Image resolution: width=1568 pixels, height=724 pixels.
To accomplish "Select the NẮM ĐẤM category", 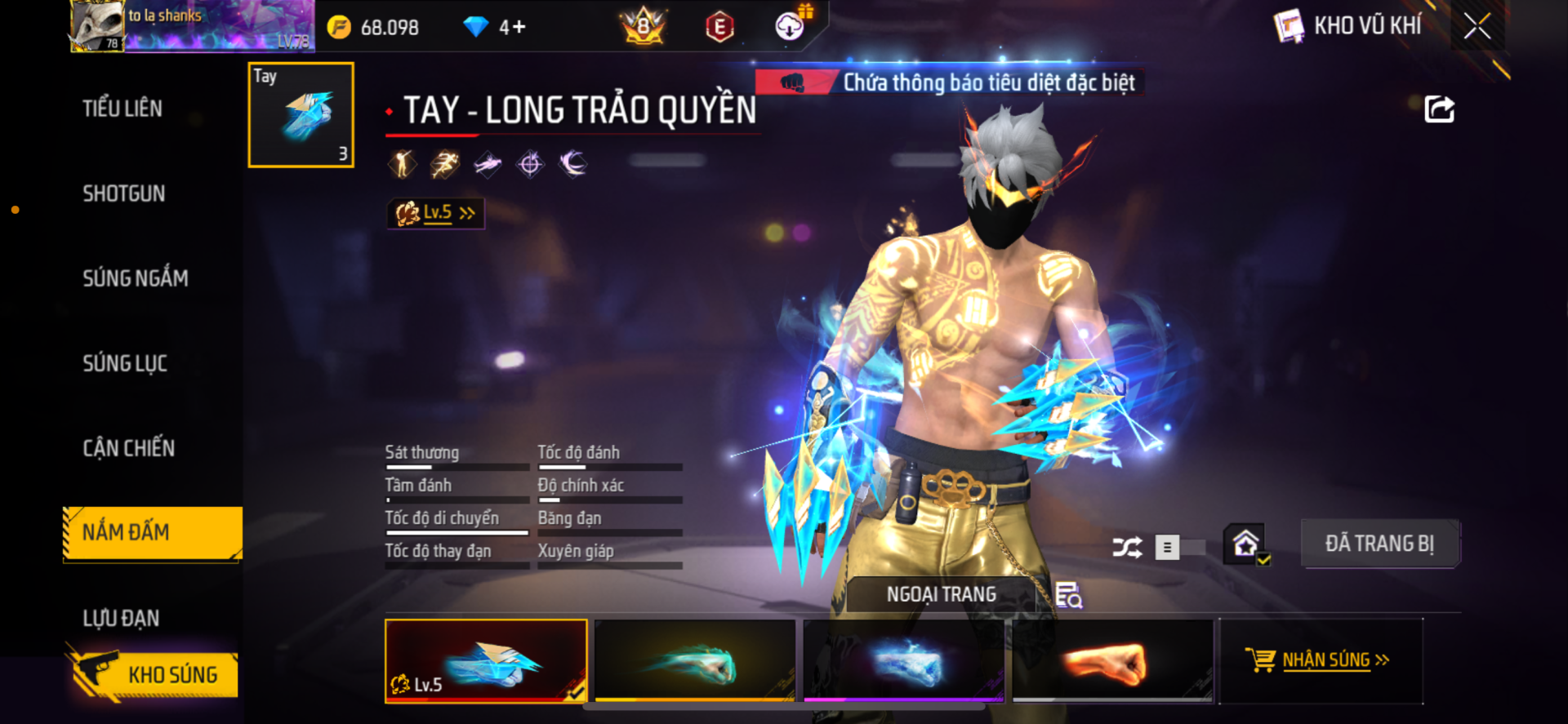I will click(152, 533).
